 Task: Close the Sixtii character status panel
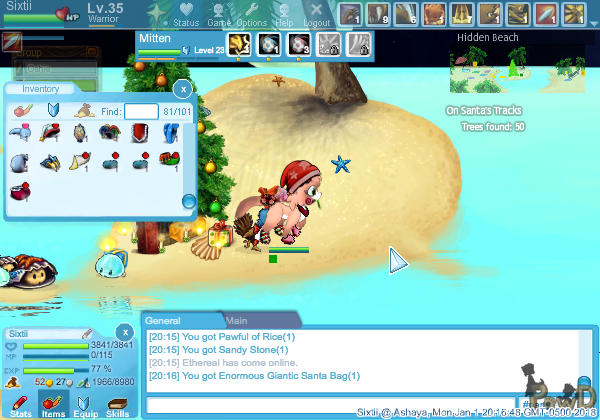124,332
